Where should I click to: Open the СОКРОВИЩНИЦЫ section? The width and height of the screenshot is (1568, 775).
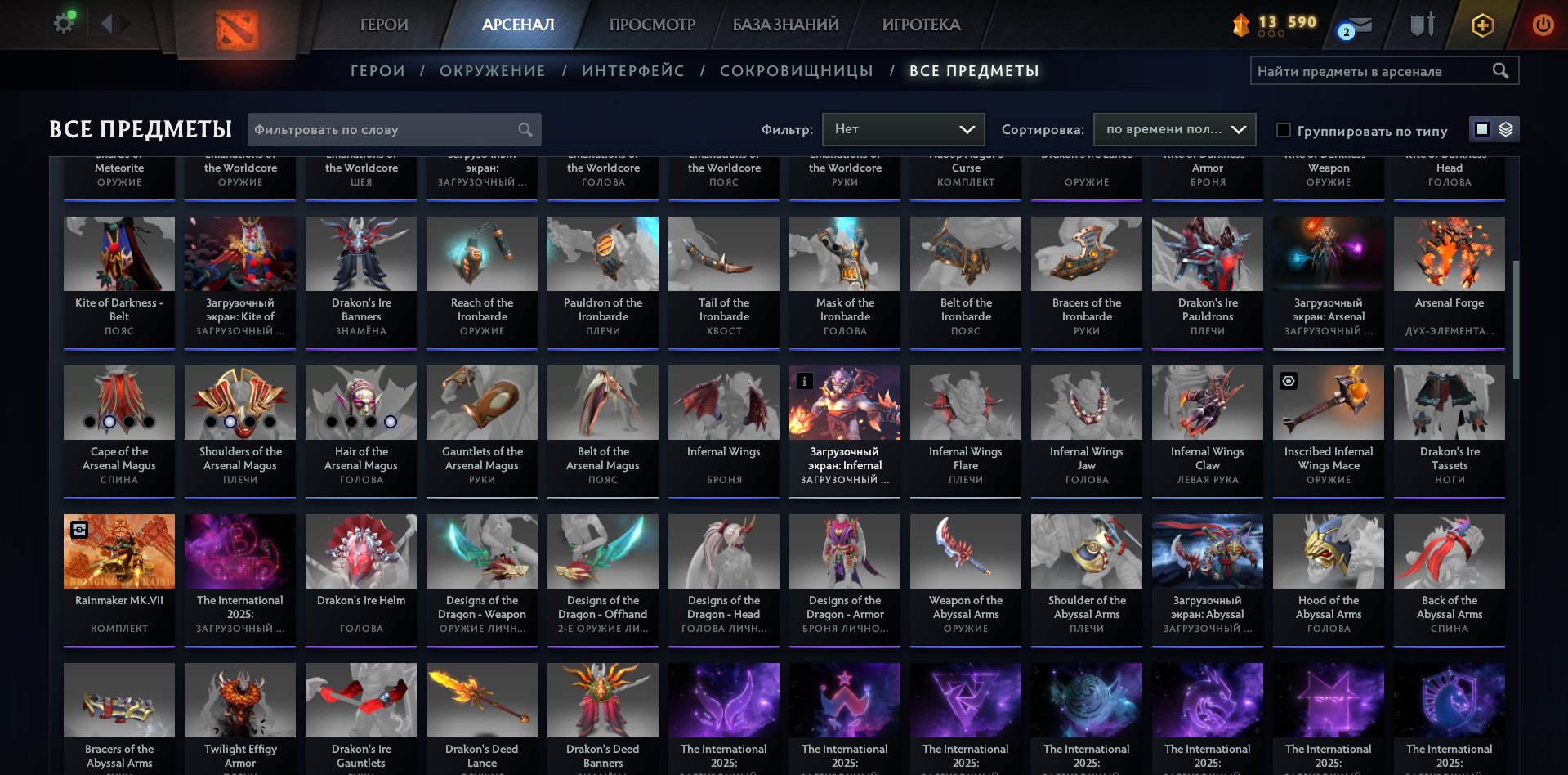pyautogui.click(x=795, y=70)
